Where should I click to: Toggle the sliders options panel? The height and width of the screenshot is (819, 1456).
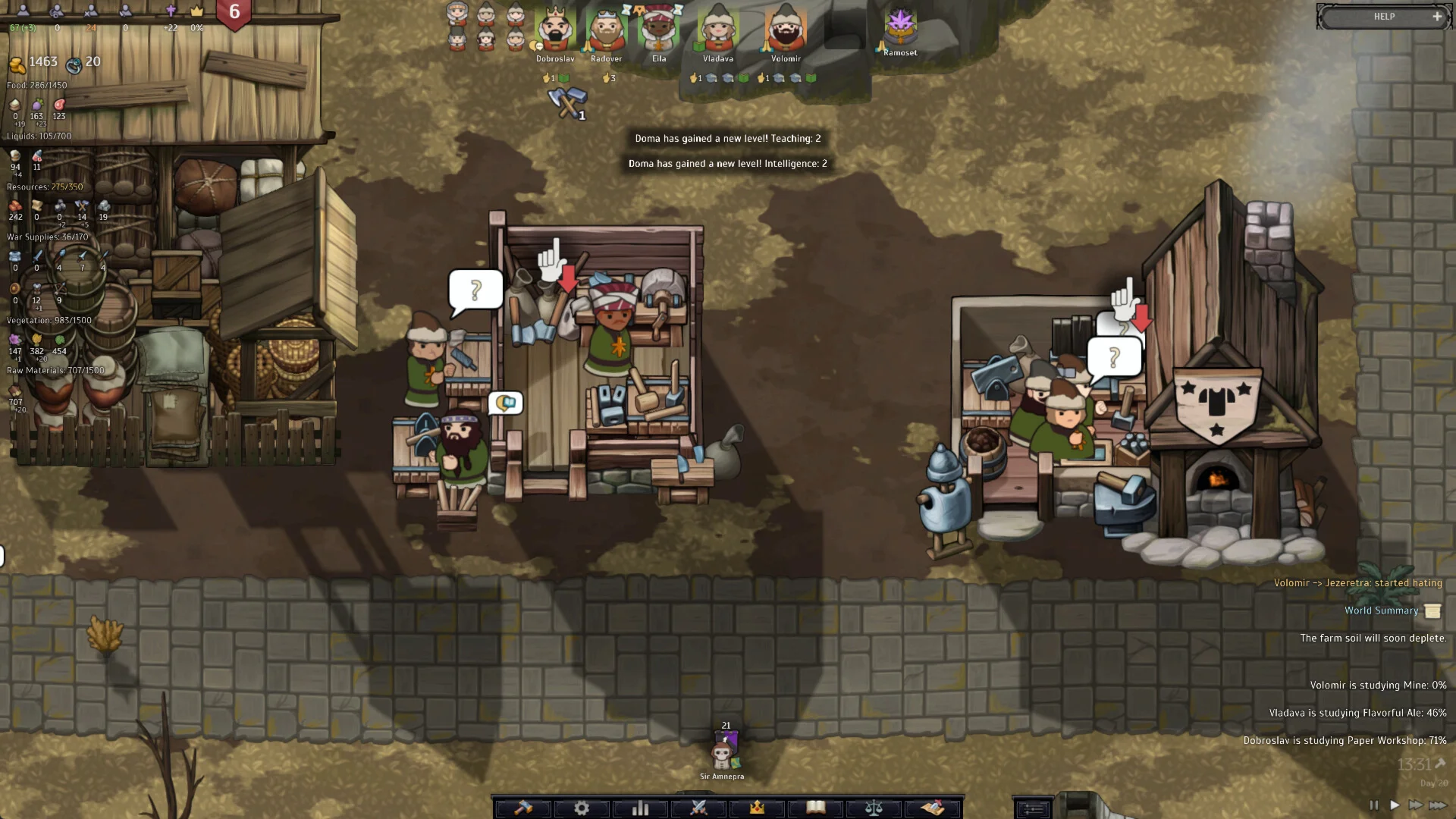1033,809
